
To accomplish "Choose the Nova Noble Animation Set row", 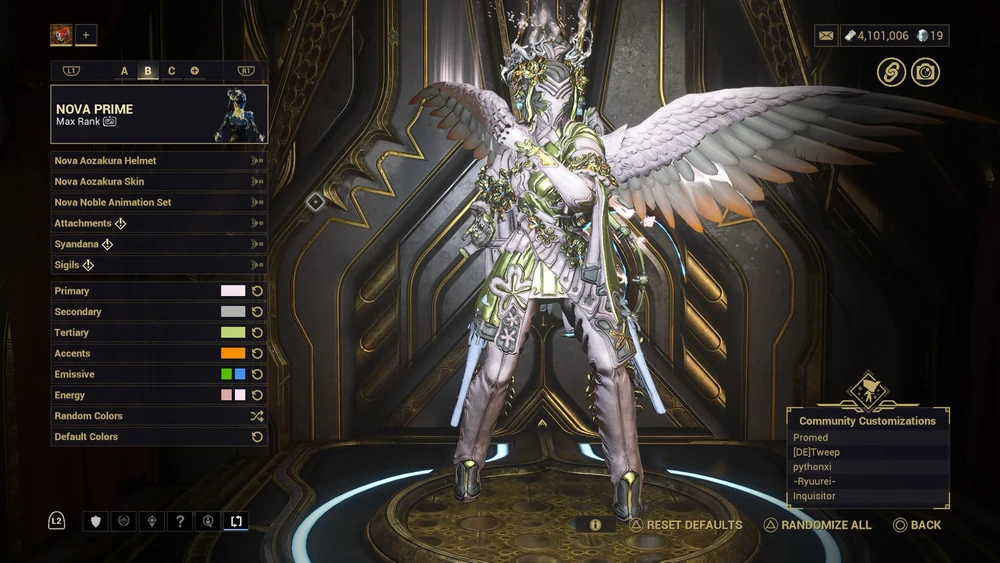I will (158, 202).
